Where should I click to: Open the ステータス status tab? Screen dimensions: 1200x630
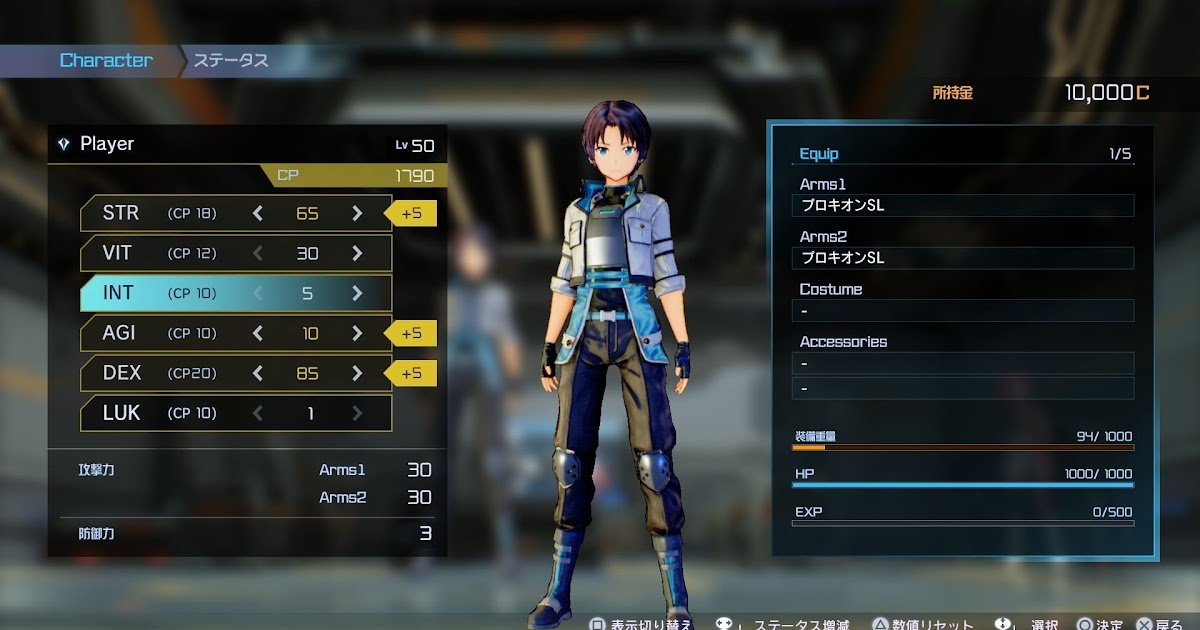pos(231,60)
